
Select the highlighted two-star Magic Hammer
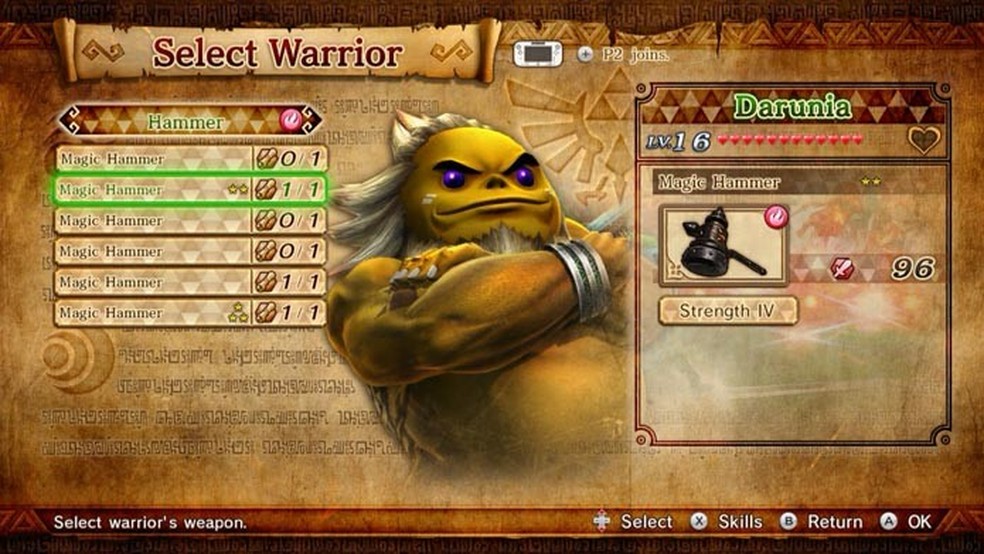(190, 189)
